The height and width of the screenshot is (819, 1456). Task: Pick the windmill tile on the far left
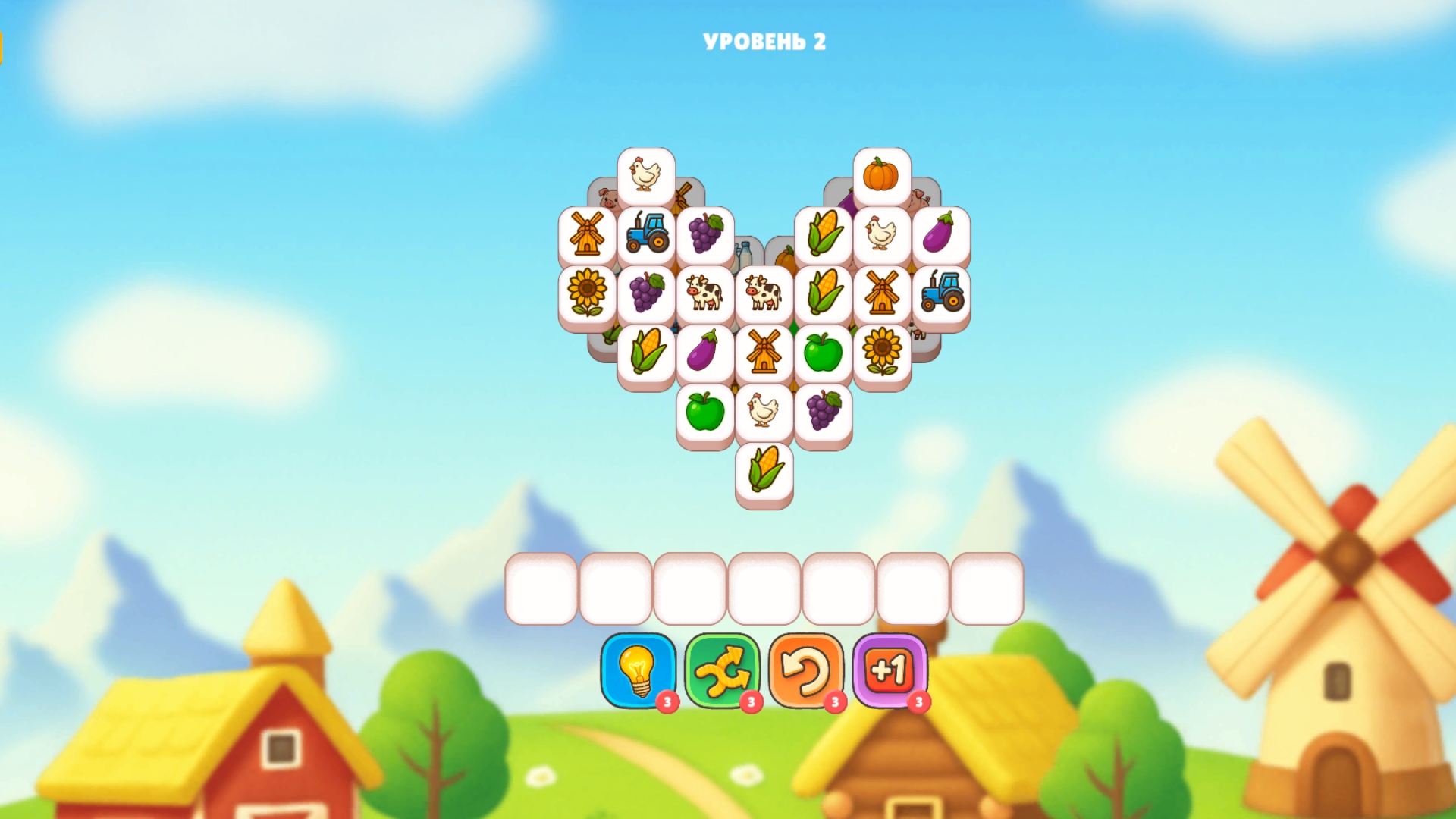point(586,235)
